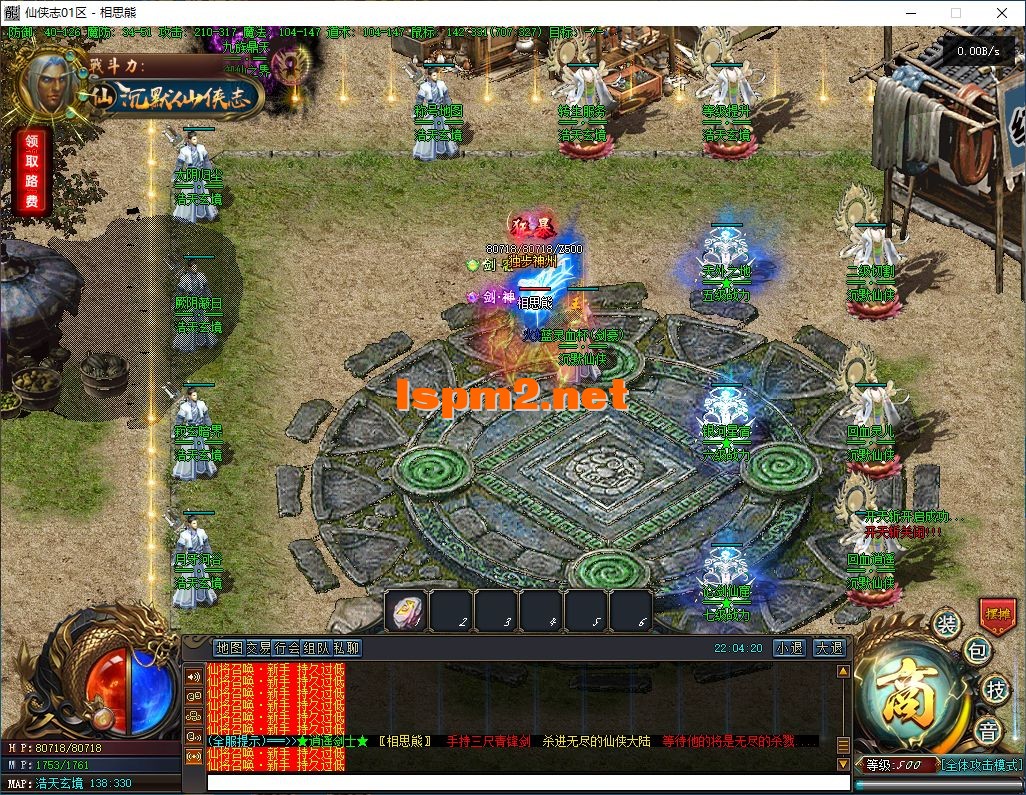Select the skill icon in hotbar slot 1
The height and width of the screenshot is (795, 1026).
click(407, 610)
